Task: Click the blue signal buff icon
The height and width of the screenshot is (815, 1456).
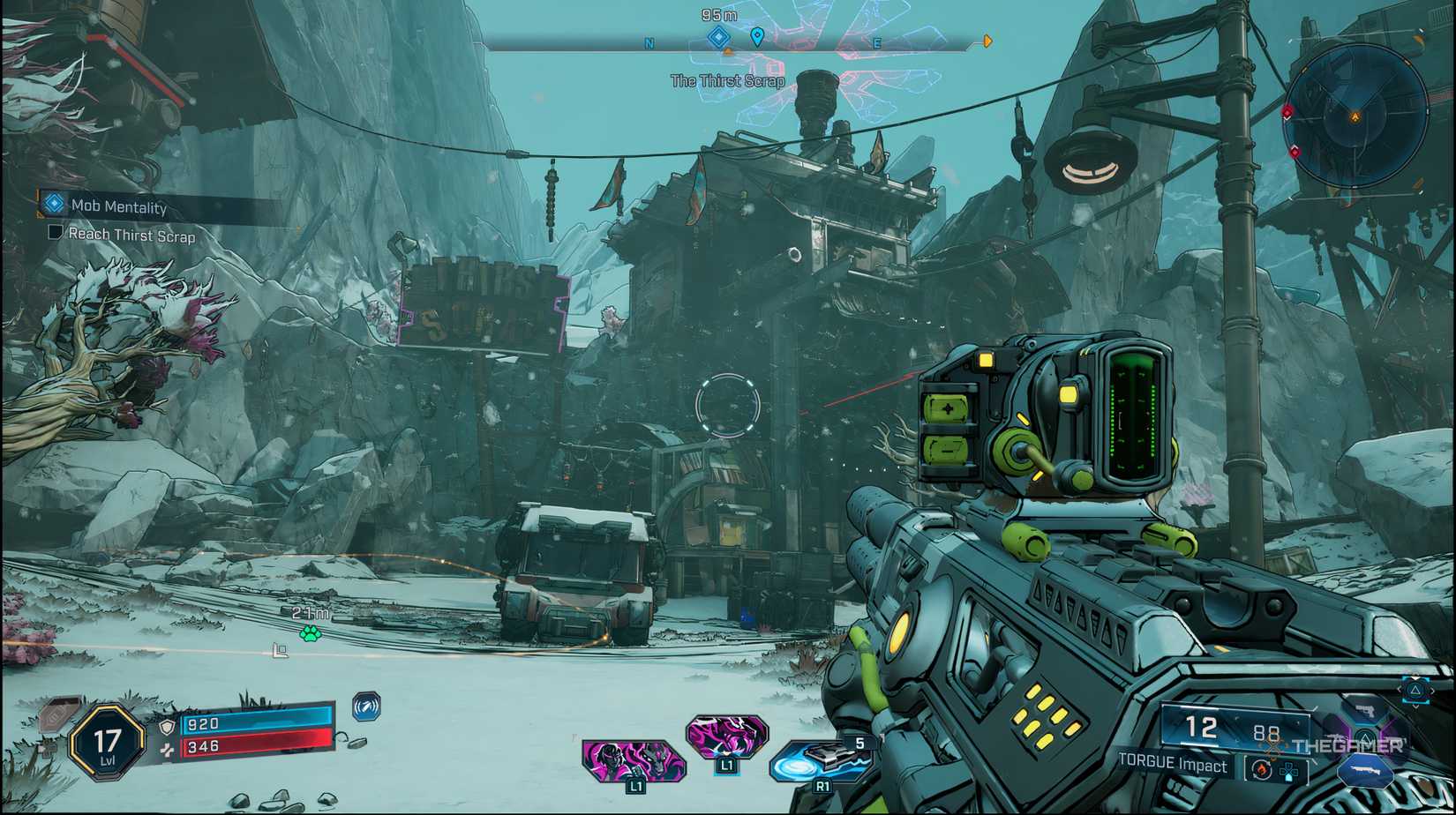Action: pos(366,706)
